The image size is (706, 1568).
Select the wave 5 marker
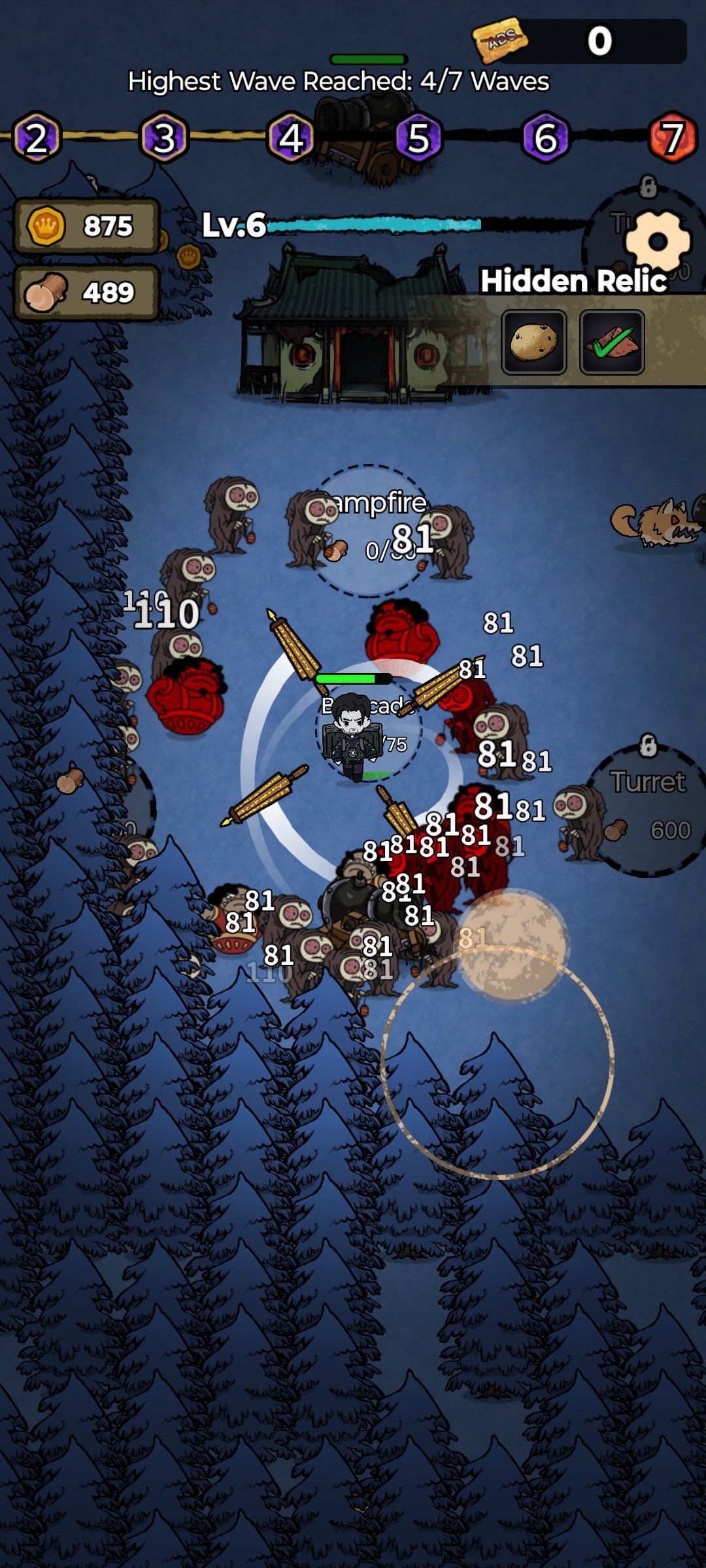point(418,138)
